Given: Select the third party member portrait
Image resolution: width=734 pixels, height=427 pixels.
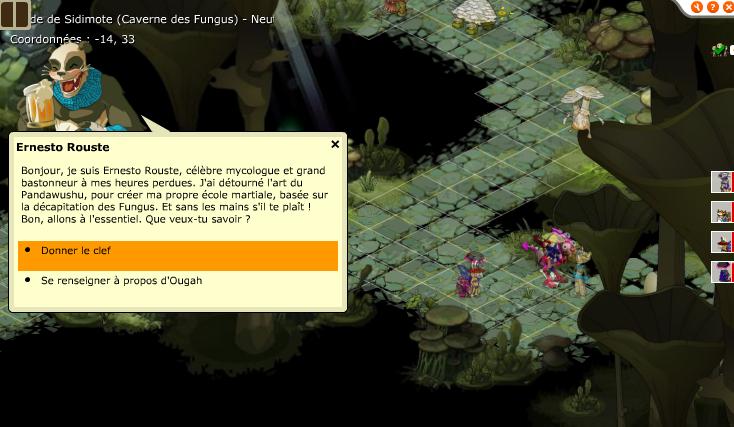Looking at the screenshot, I should [x=721, y=242].
